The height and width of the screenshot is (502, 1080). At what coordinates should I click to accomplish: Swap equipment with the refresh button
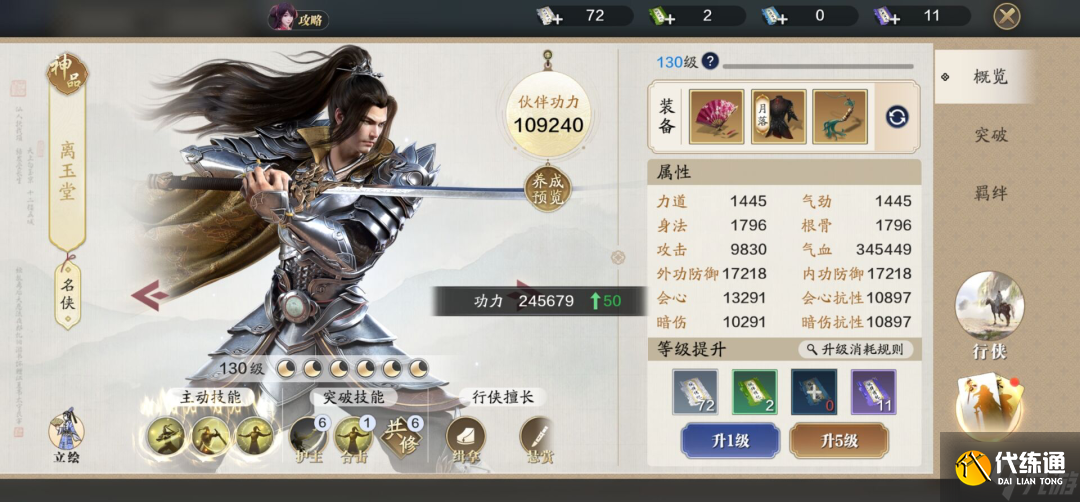click(x=897, y=117)
